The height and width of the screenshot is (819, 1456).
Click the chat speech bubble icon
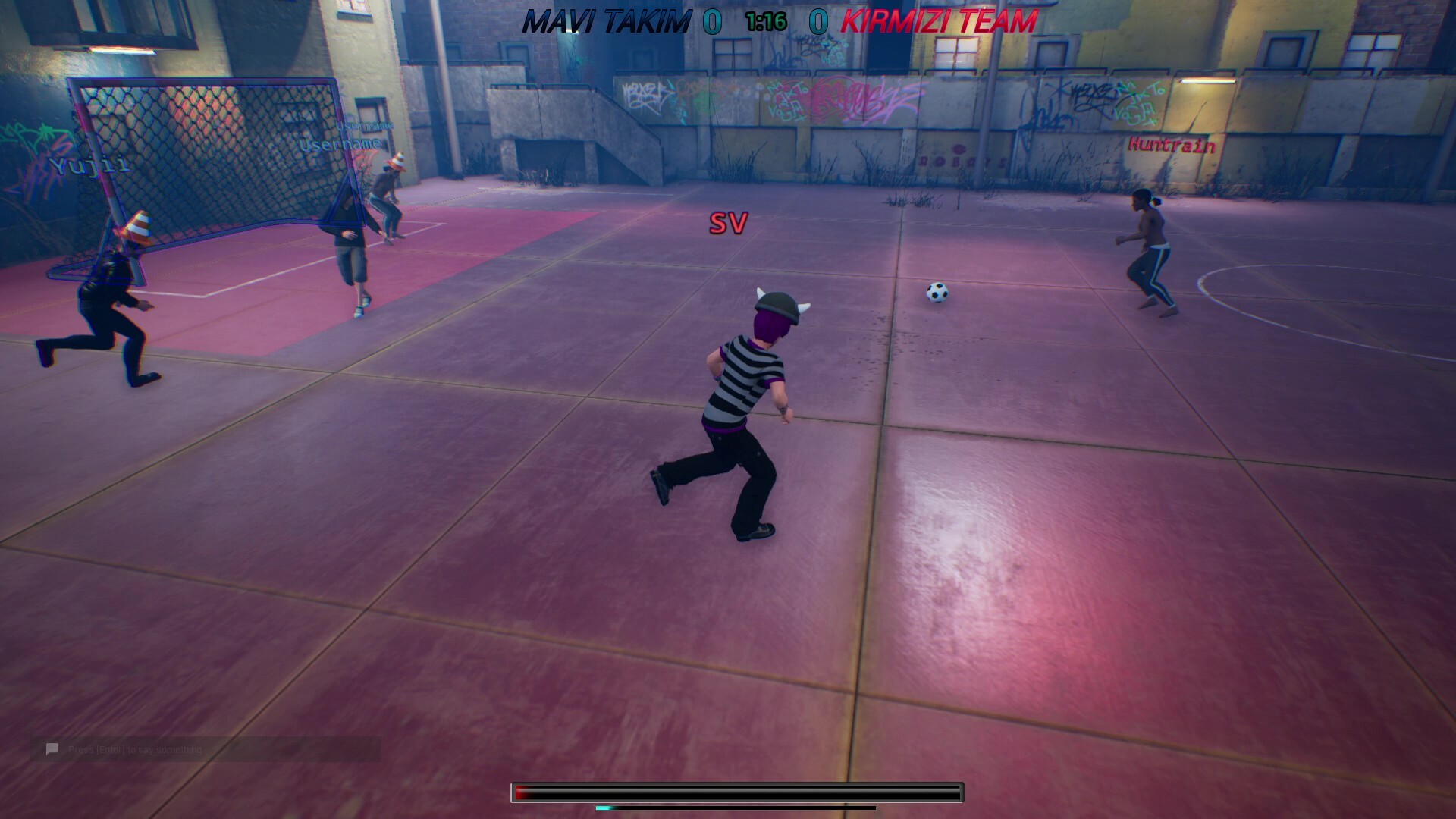[x=51, y=748]
